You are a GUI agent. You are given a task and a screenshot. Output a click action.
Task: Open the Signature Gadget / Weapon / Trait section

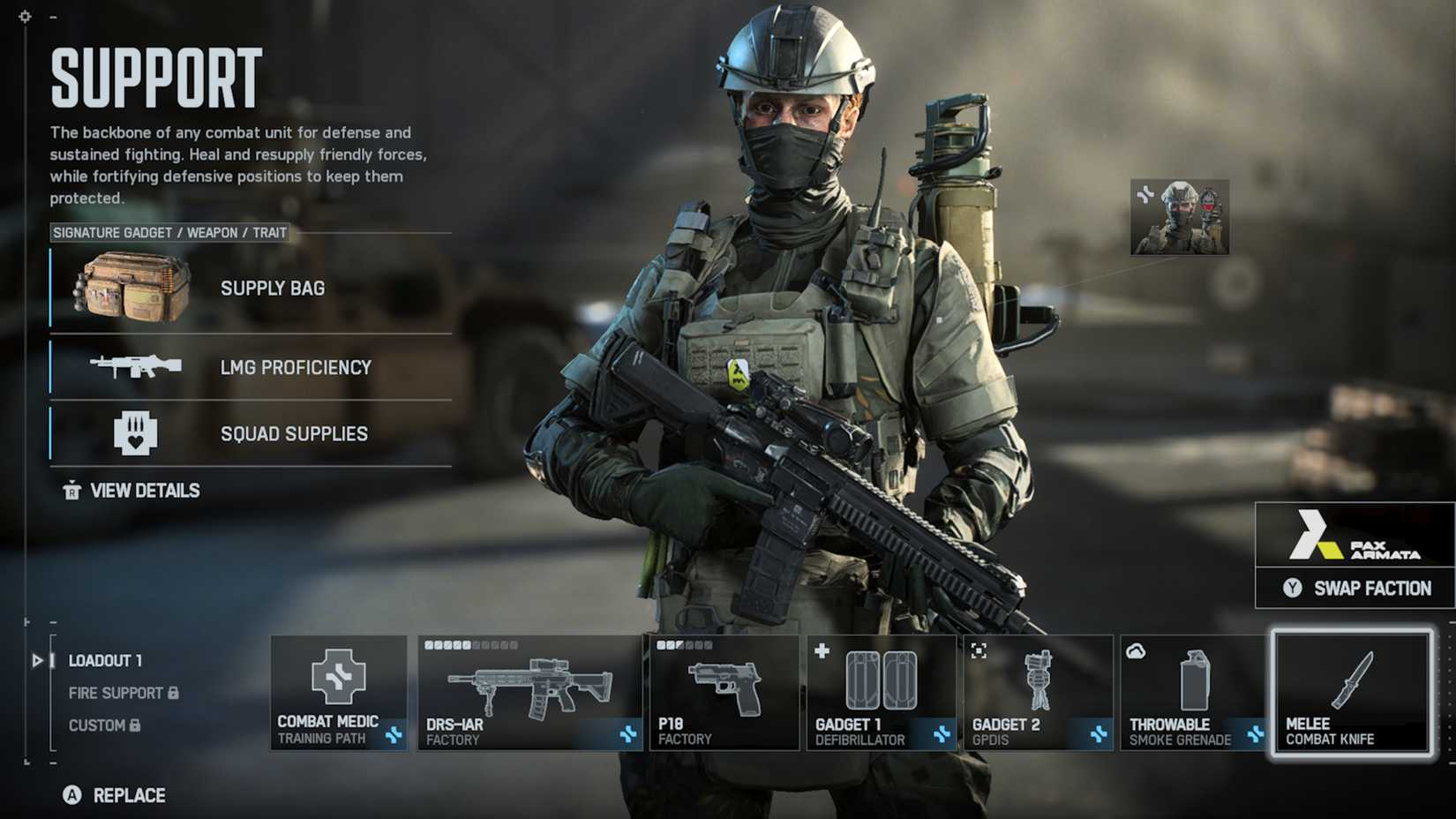(169, 233)
